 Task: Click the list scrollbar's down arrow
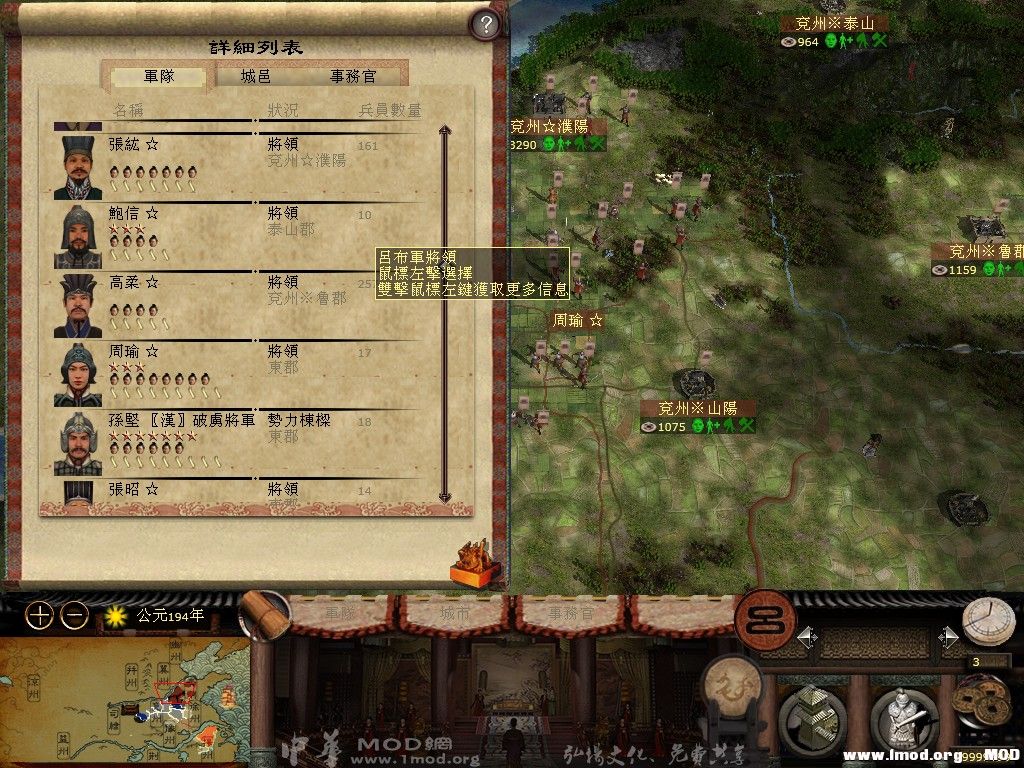(446, 497)
